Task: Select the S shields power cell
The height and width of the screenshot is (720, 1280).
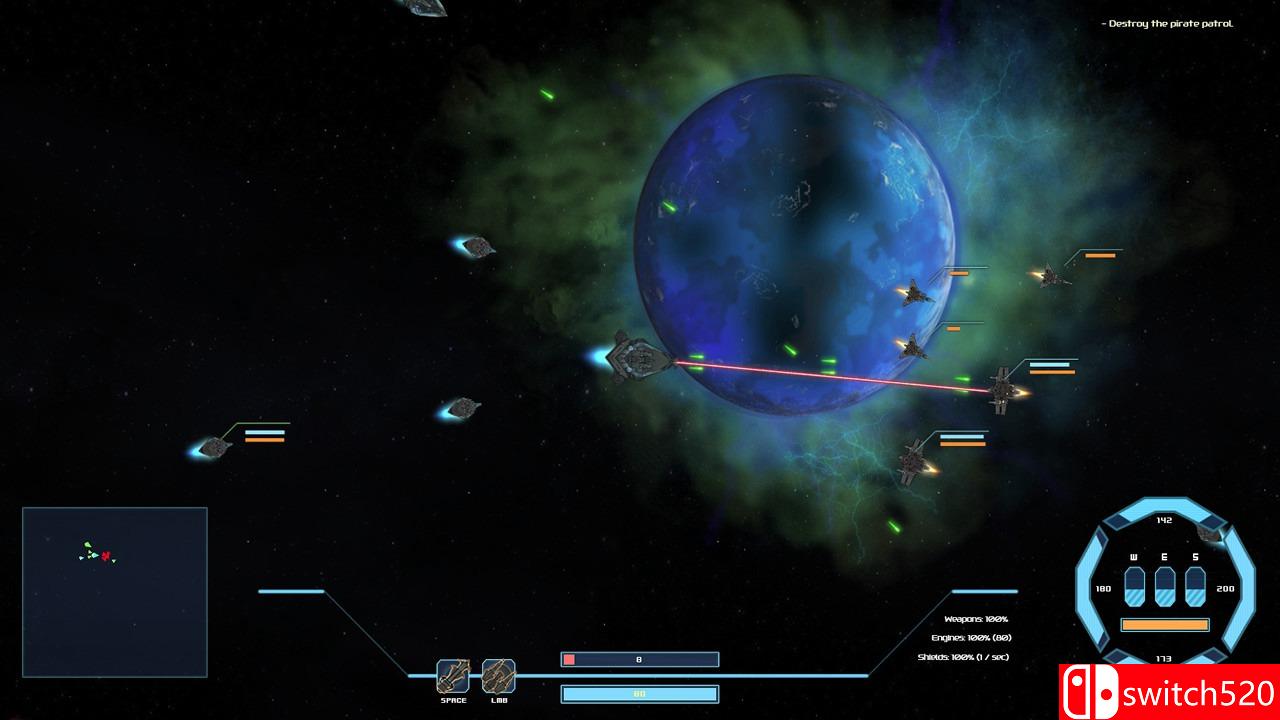Action: pos(1195,586)
